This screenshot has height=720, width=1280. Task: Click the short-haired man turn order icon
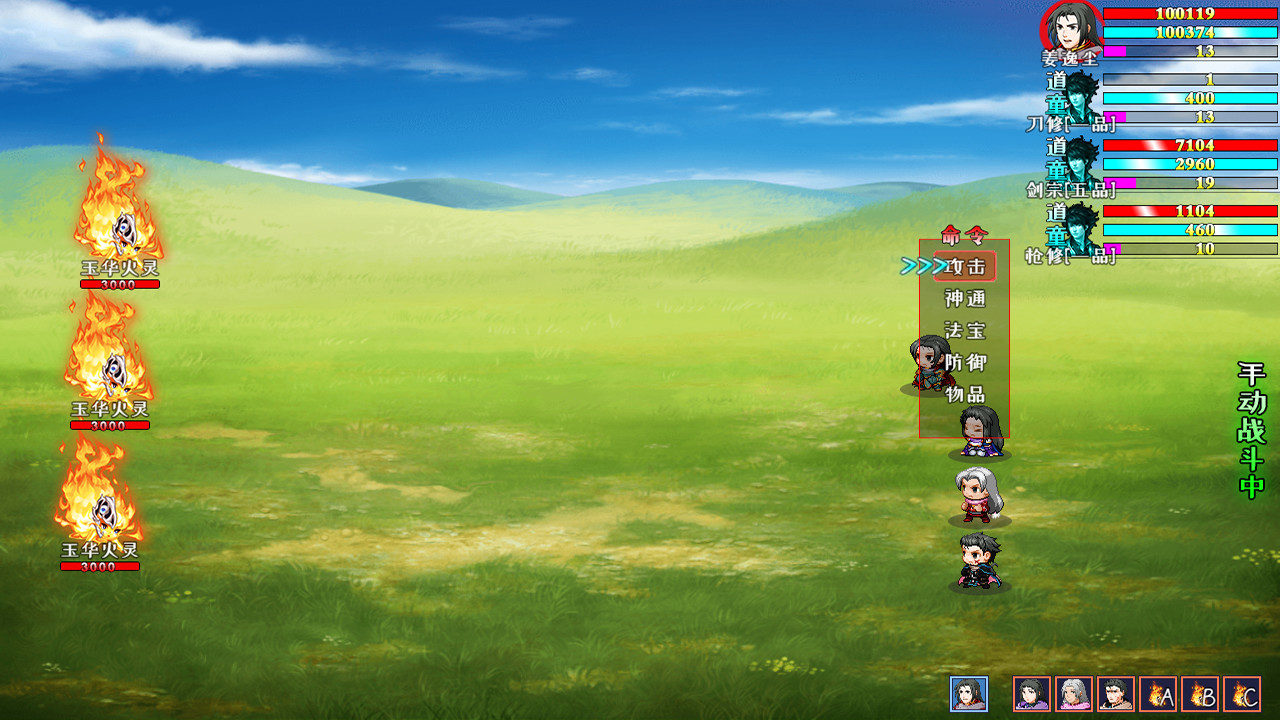1116,694
